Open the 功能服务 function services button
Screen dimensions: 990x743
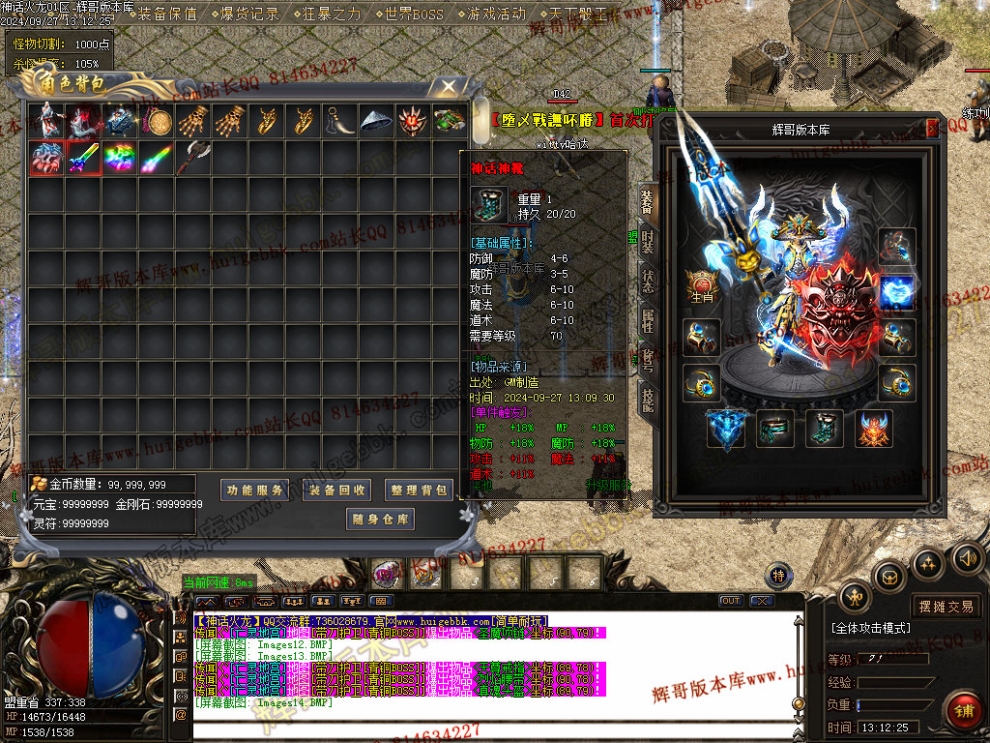point(254,490)
